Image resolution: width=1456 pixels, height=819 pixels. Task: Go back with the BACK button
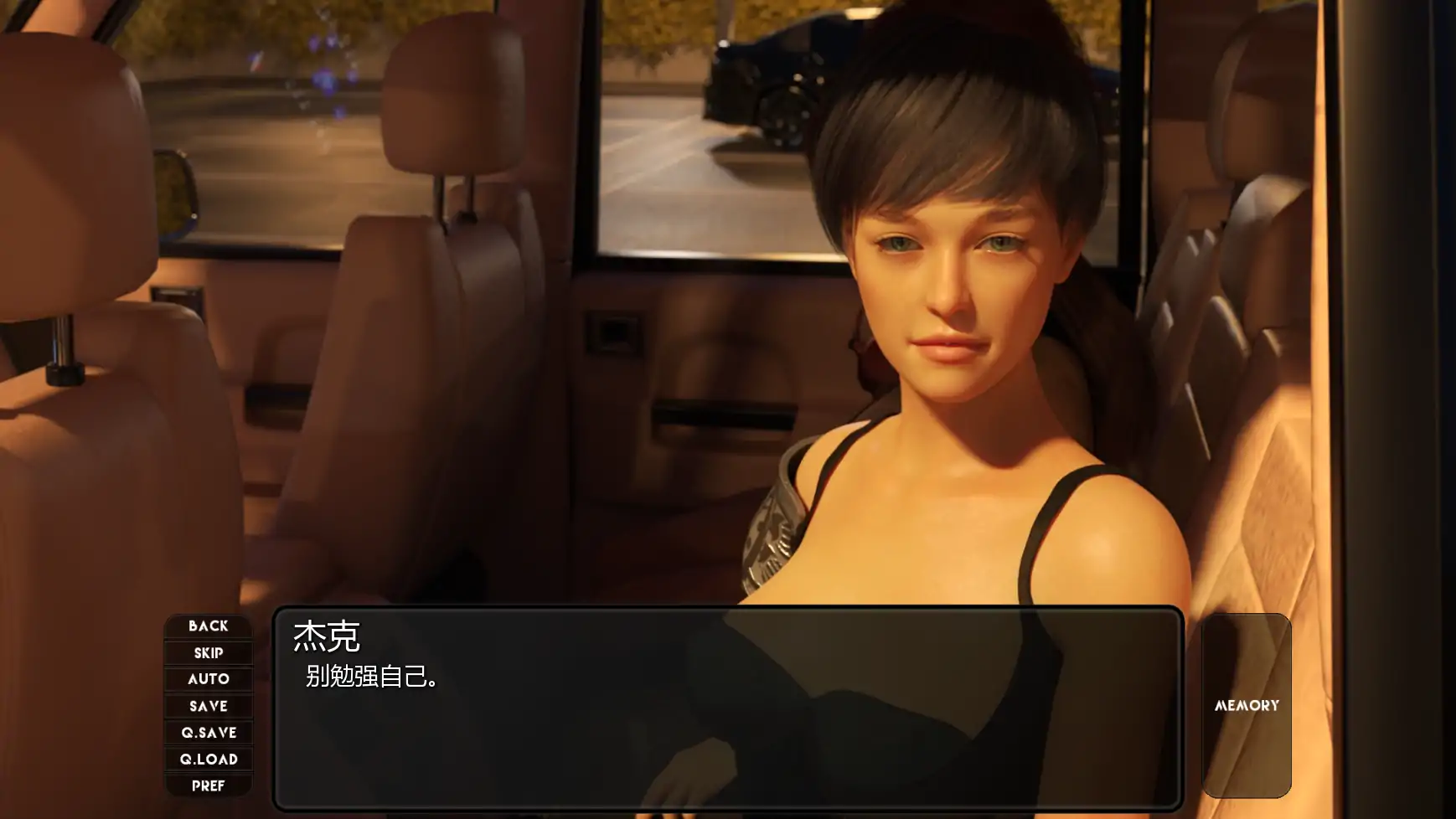click(209, 626)
